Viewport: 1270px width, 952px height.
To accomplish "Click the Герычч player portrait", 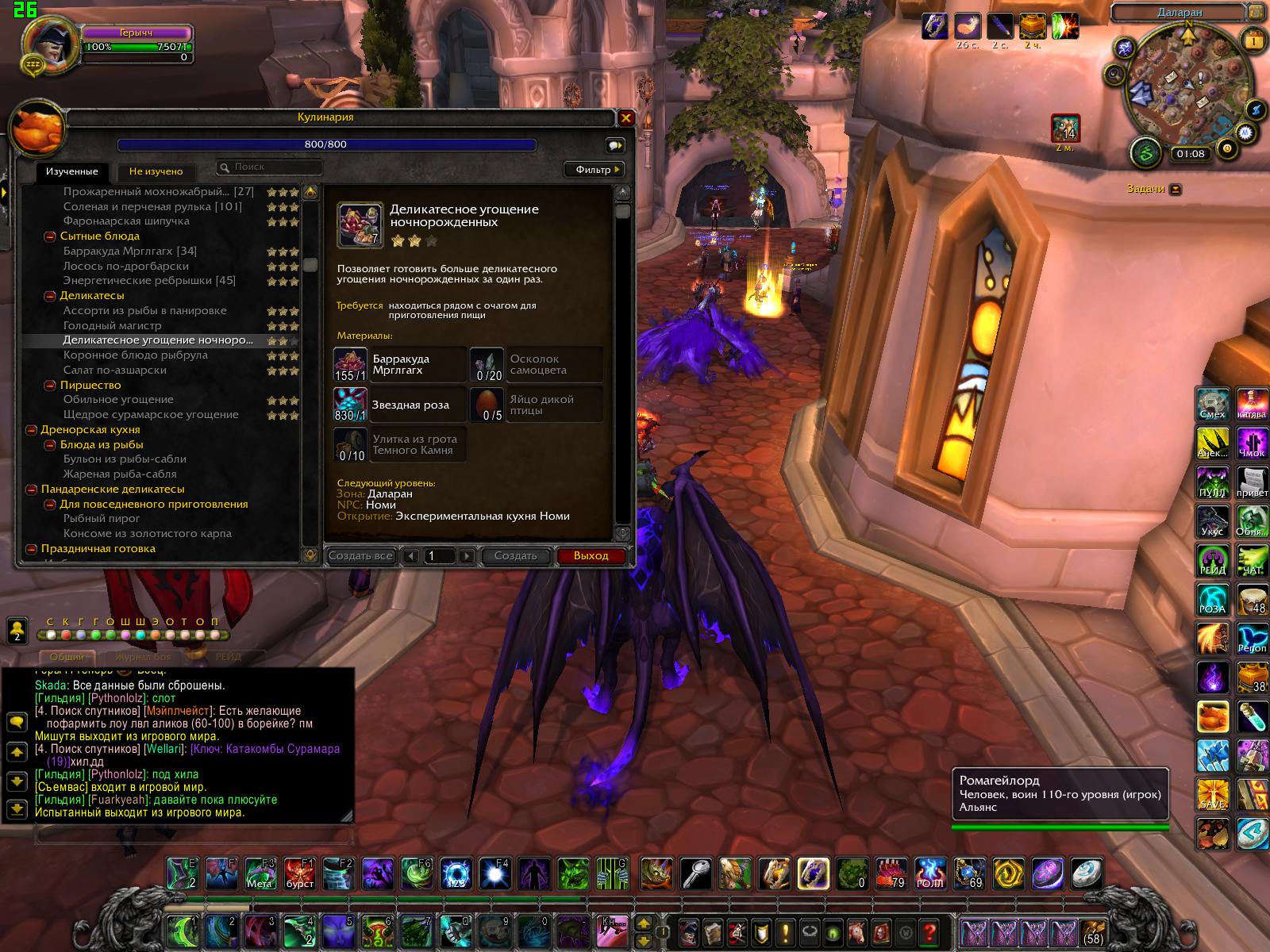I will [49, 46].
